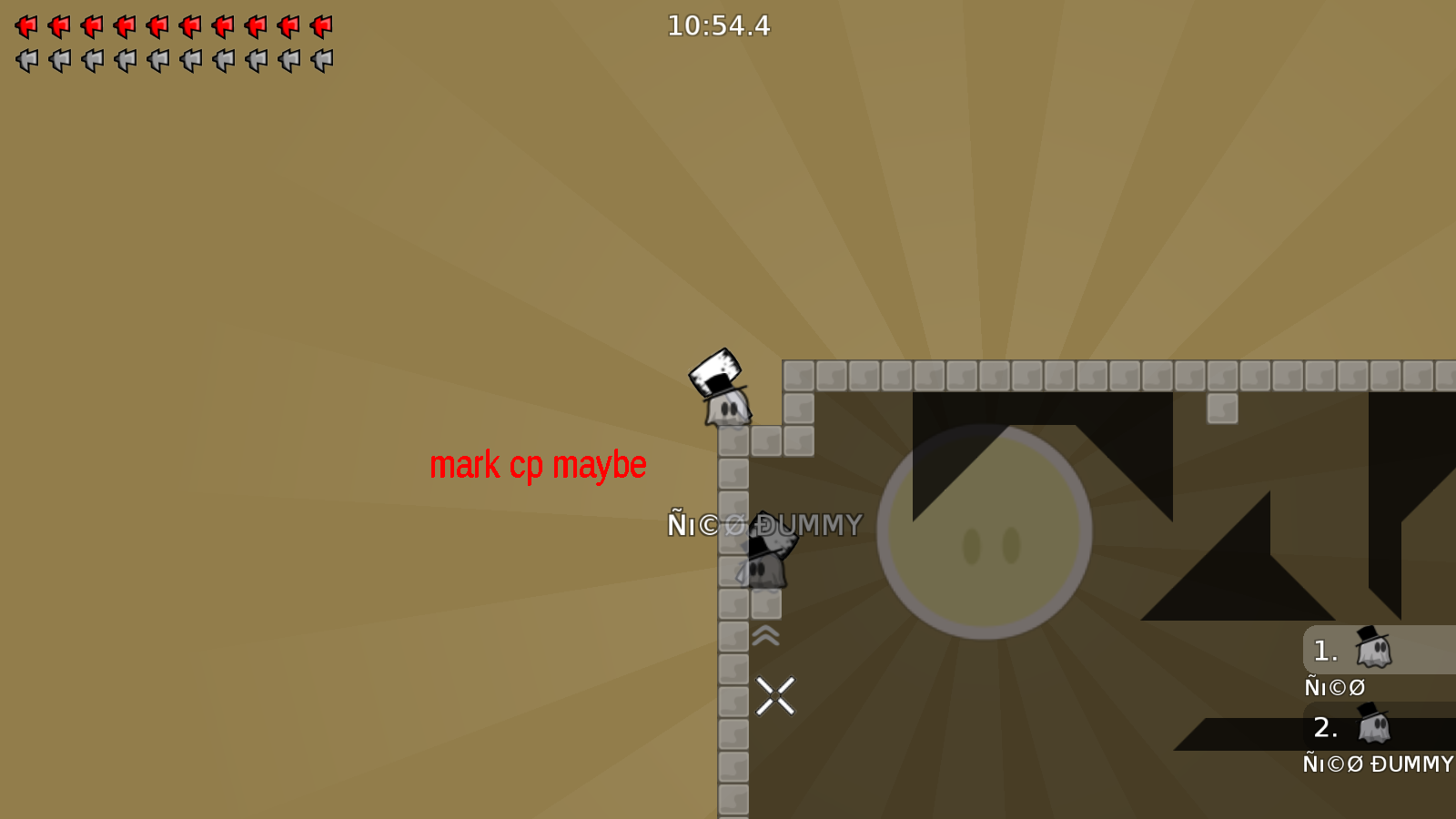Image resolution: width=1456 pixels, height=819 pixels.
Task: Click the last red heart on the top row
Action: pyautogui.click(x=320, y=26)
